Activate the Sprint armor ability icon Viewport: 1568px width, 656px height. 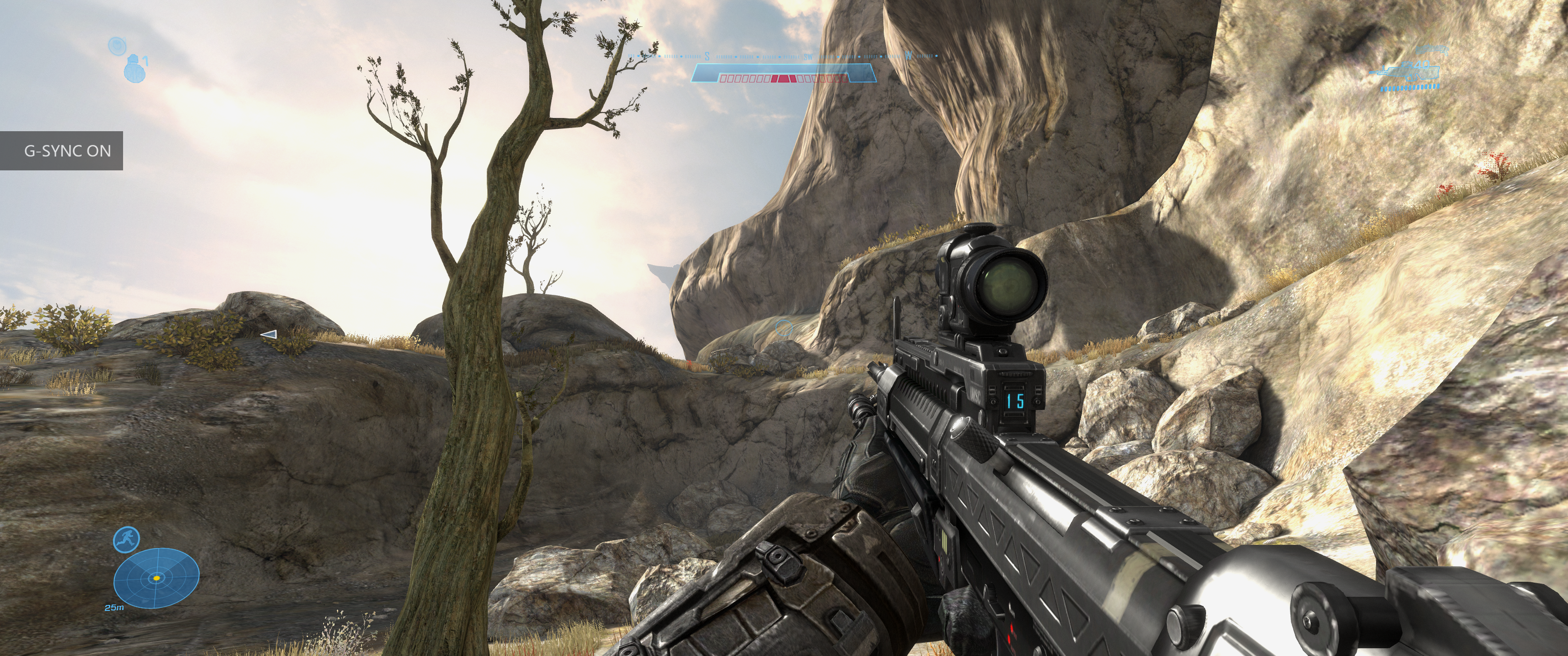pos(127,539)
